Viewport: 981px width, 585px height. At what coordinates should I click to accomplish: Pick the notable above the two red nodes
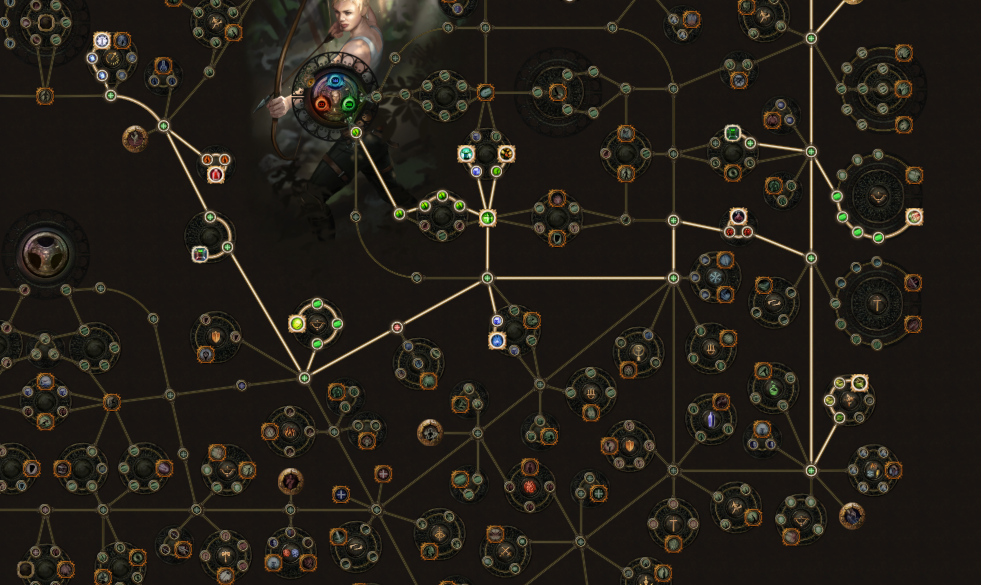(x=738, y=216)
